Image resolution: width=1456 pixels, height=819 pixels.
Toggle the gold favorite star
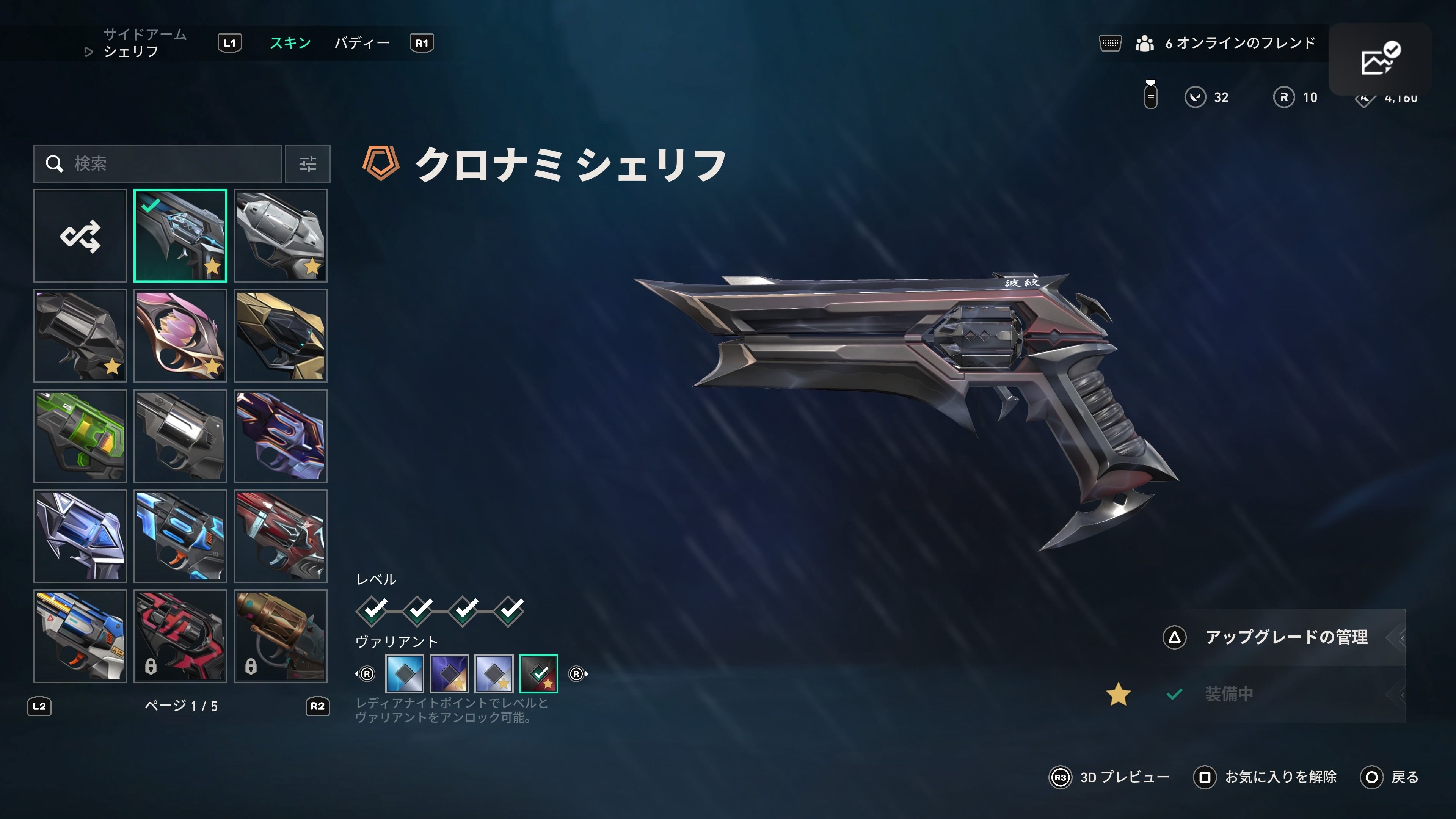1119,695
